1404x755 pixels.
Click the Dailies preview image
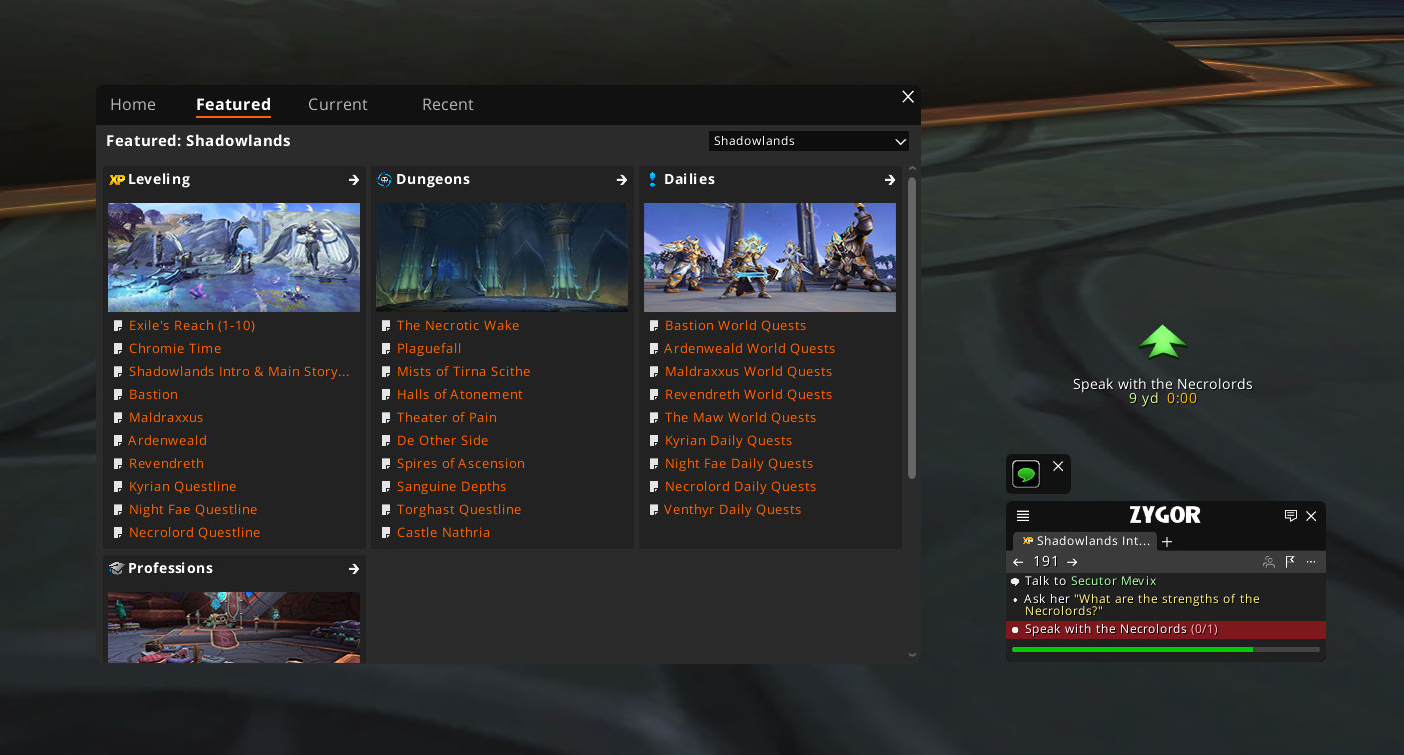[770, 257]
